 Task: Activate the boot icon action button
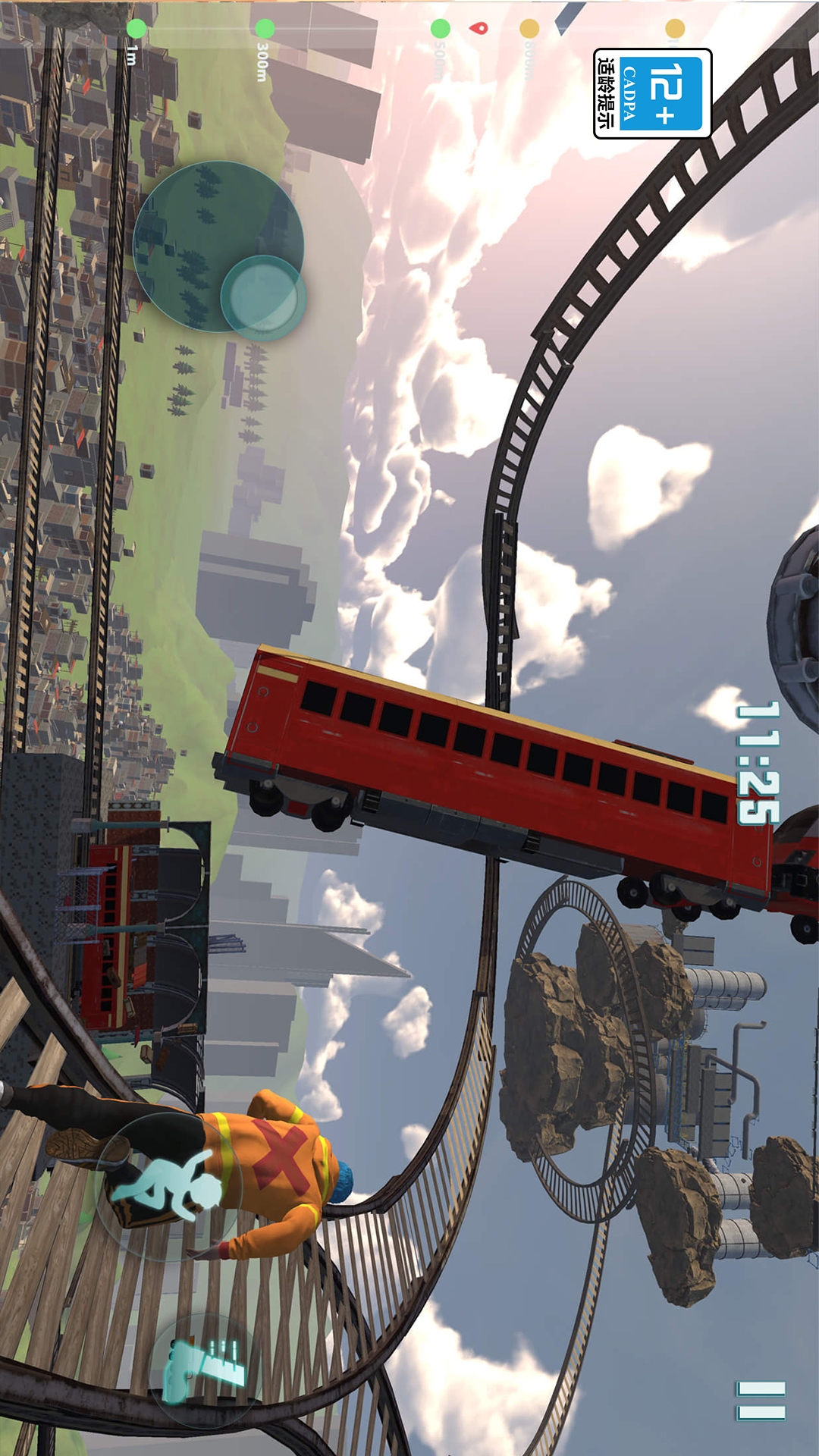click(206, 1370)
